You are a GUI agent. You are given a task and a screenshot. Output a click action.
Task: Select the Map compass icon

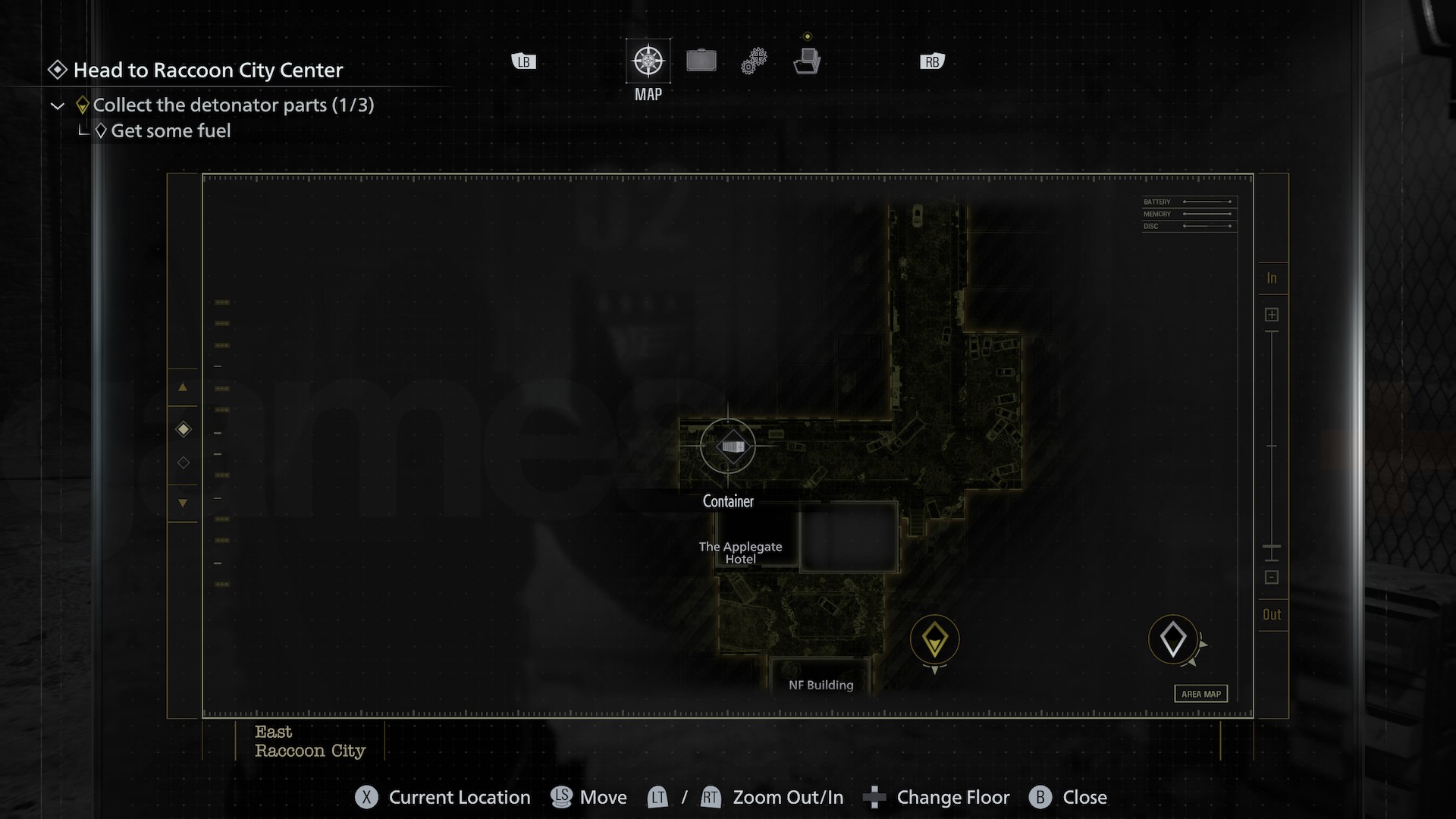click(x=648, y=60)
